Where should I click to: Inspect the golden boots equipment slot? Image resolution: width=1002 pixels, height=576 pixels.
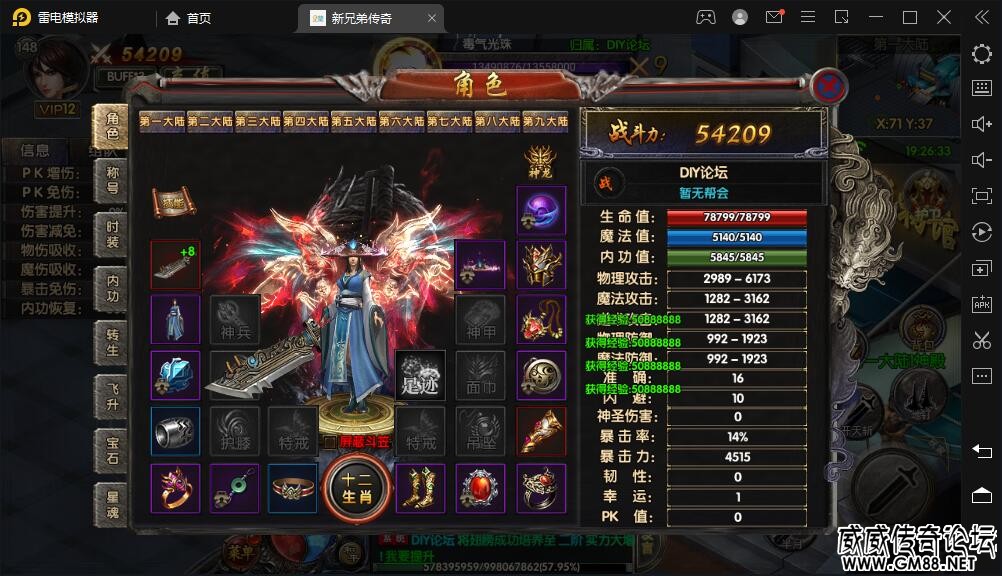(x=420, y=487)
